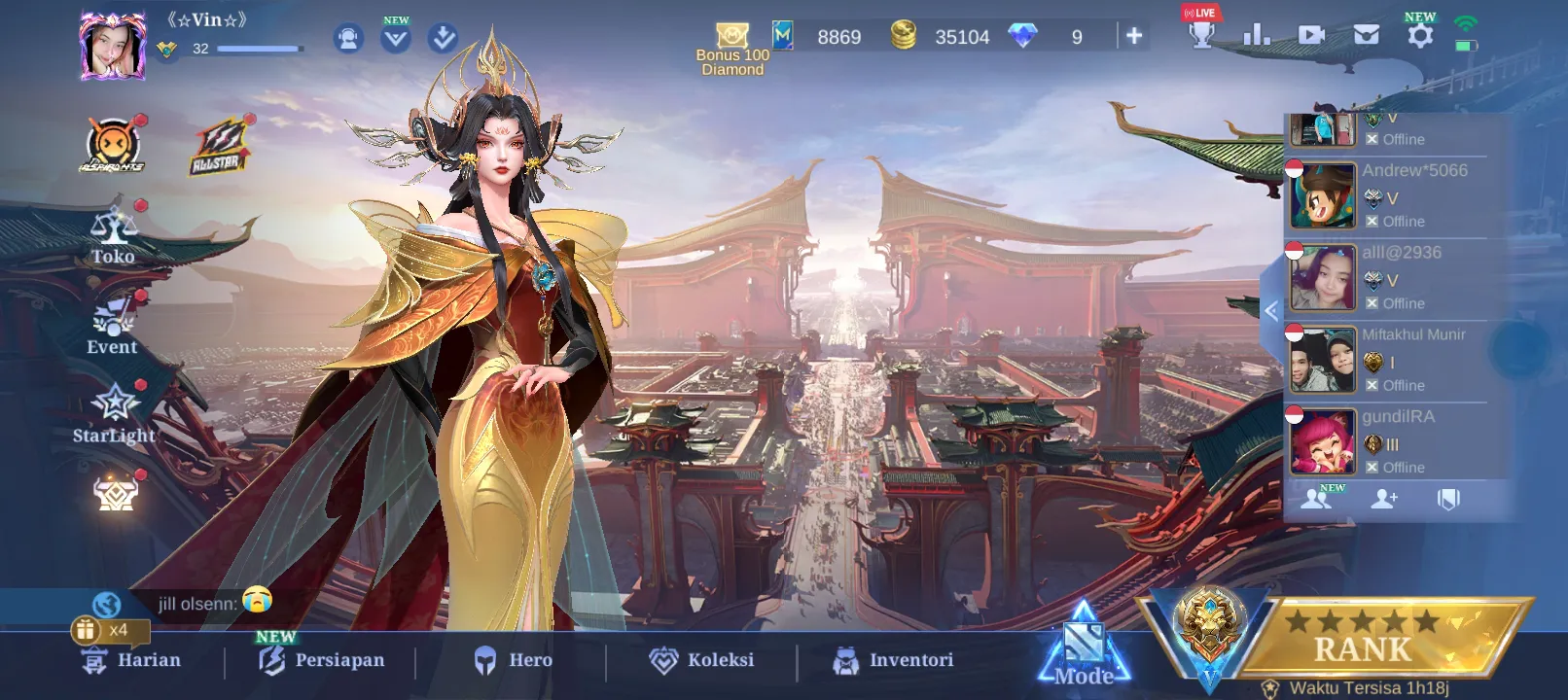Open the Event menu
The height and width of the screenshot is (700, 1568).
(x=113, y=328)
